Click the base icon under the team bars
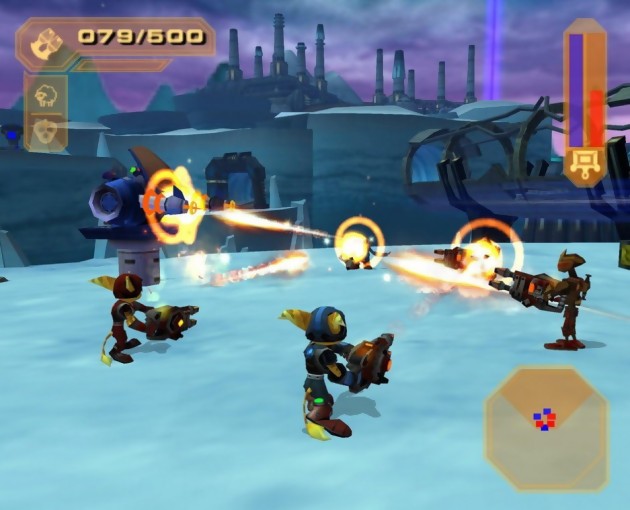630x510 pixels. [584, 163]
